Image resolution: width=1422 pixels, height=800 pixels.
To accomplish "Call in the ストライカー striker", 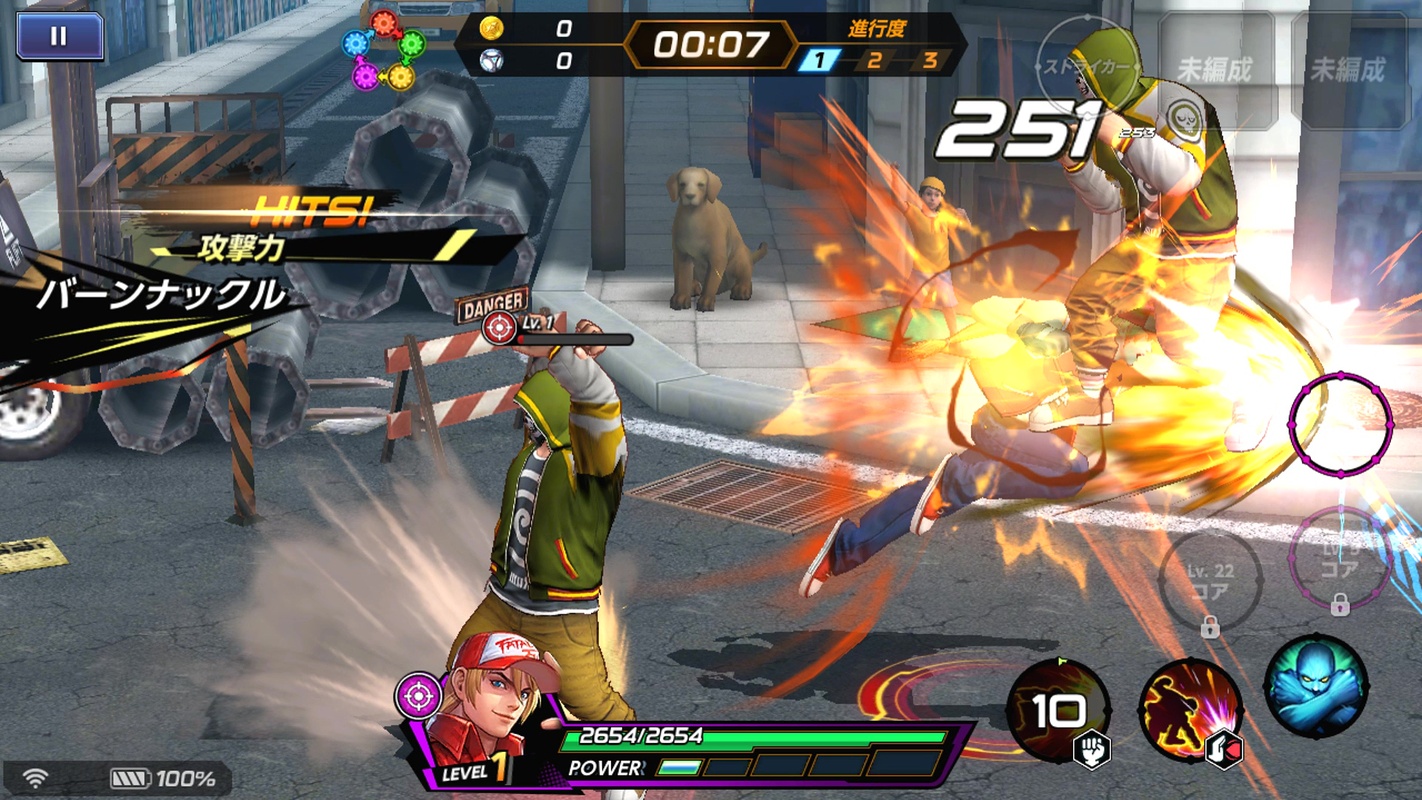I will click(1089, 69).
